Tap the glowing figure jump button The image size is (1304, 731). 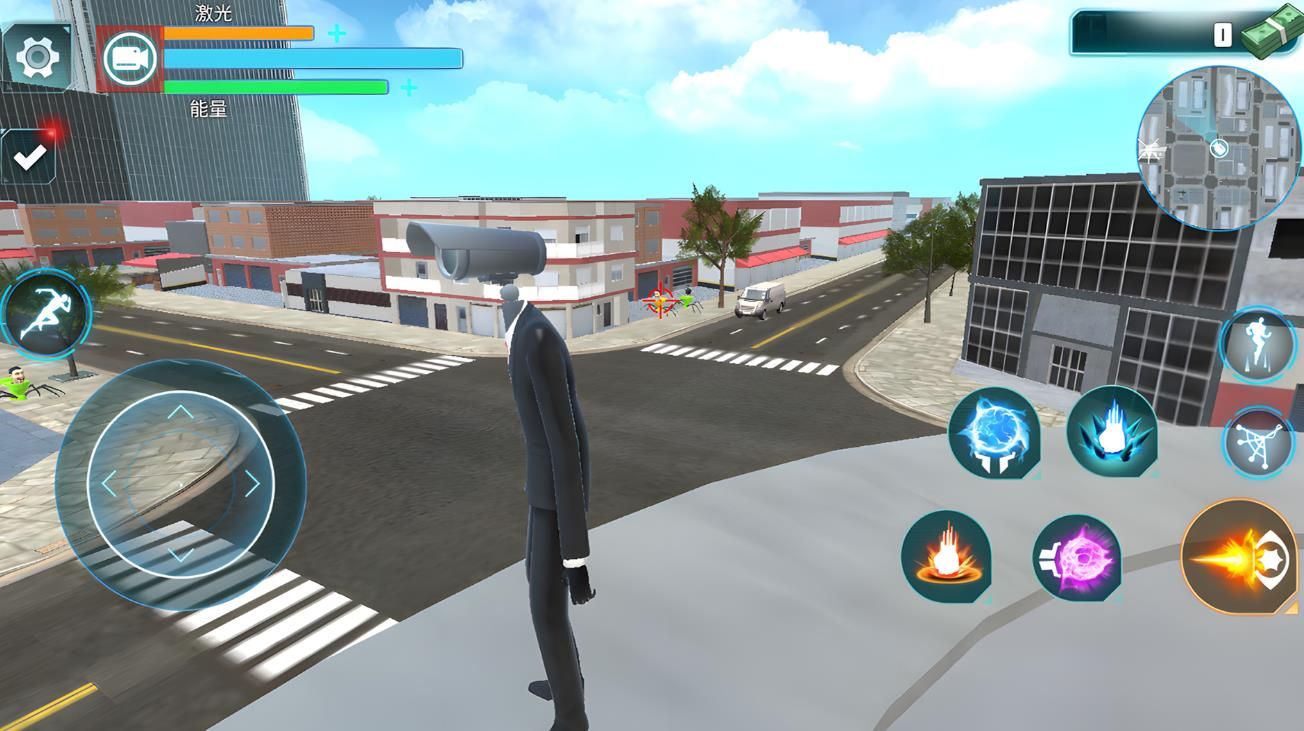coord(1258,345)
